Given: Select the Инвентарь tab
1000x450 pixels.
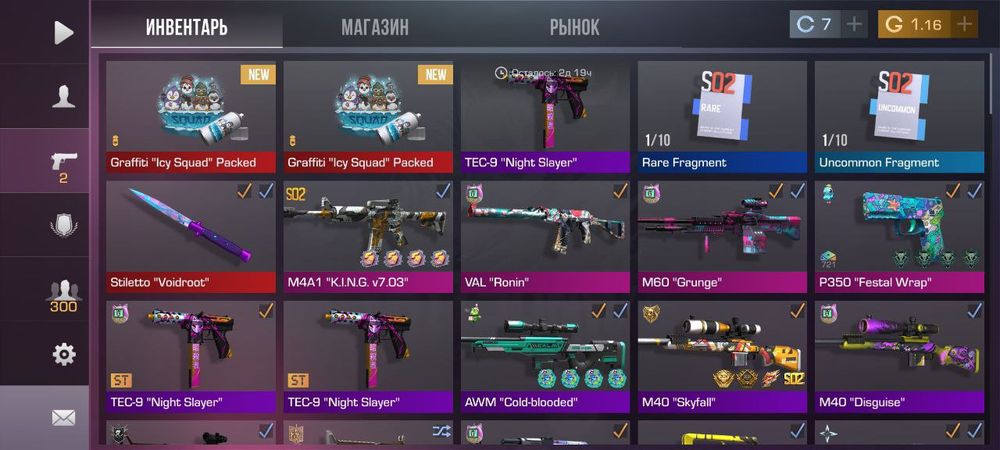Looking at the screenshot, I should point(187,27).
